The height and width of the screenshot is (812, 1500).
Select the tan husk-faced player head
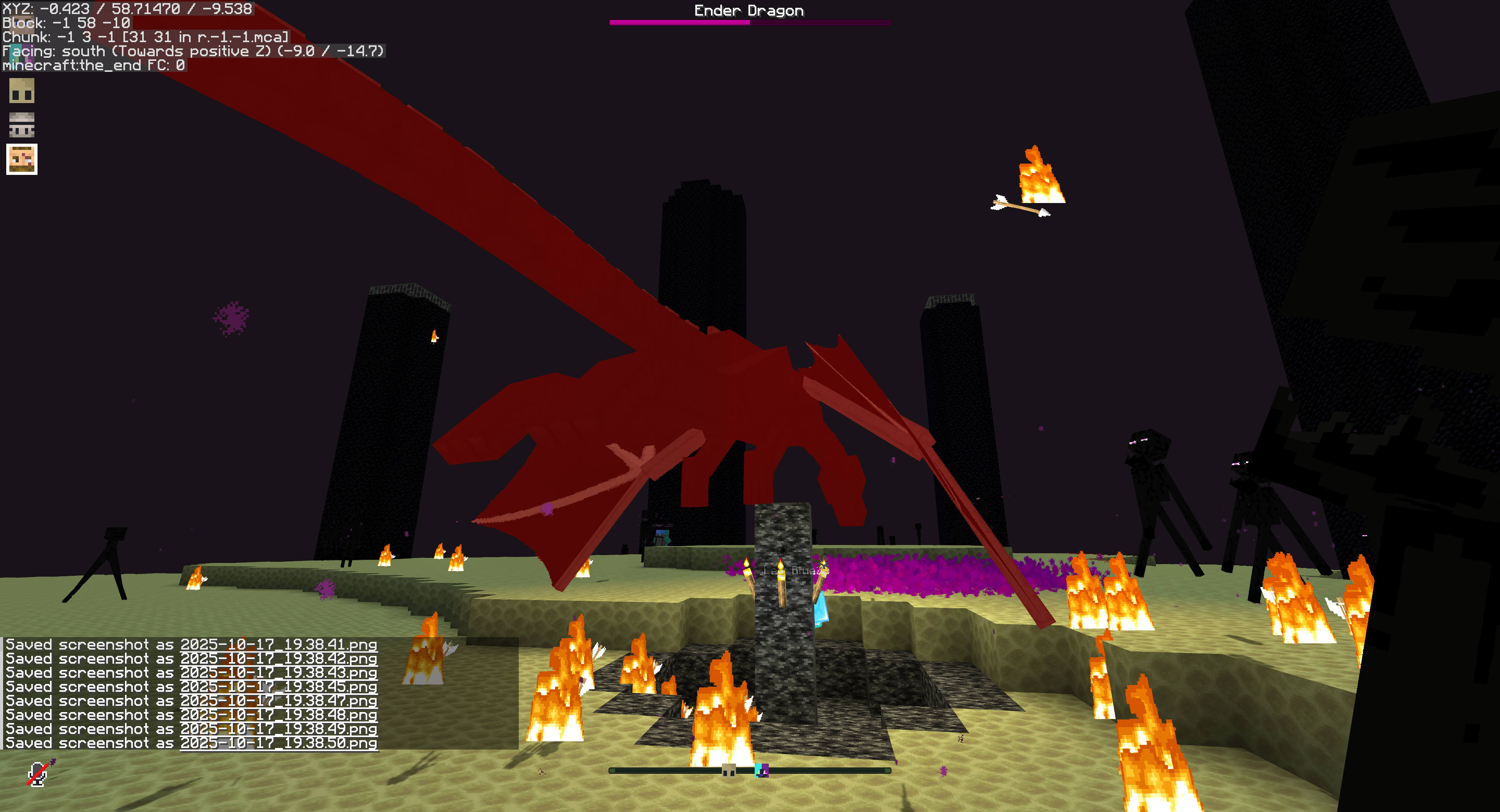click(21, 91)
